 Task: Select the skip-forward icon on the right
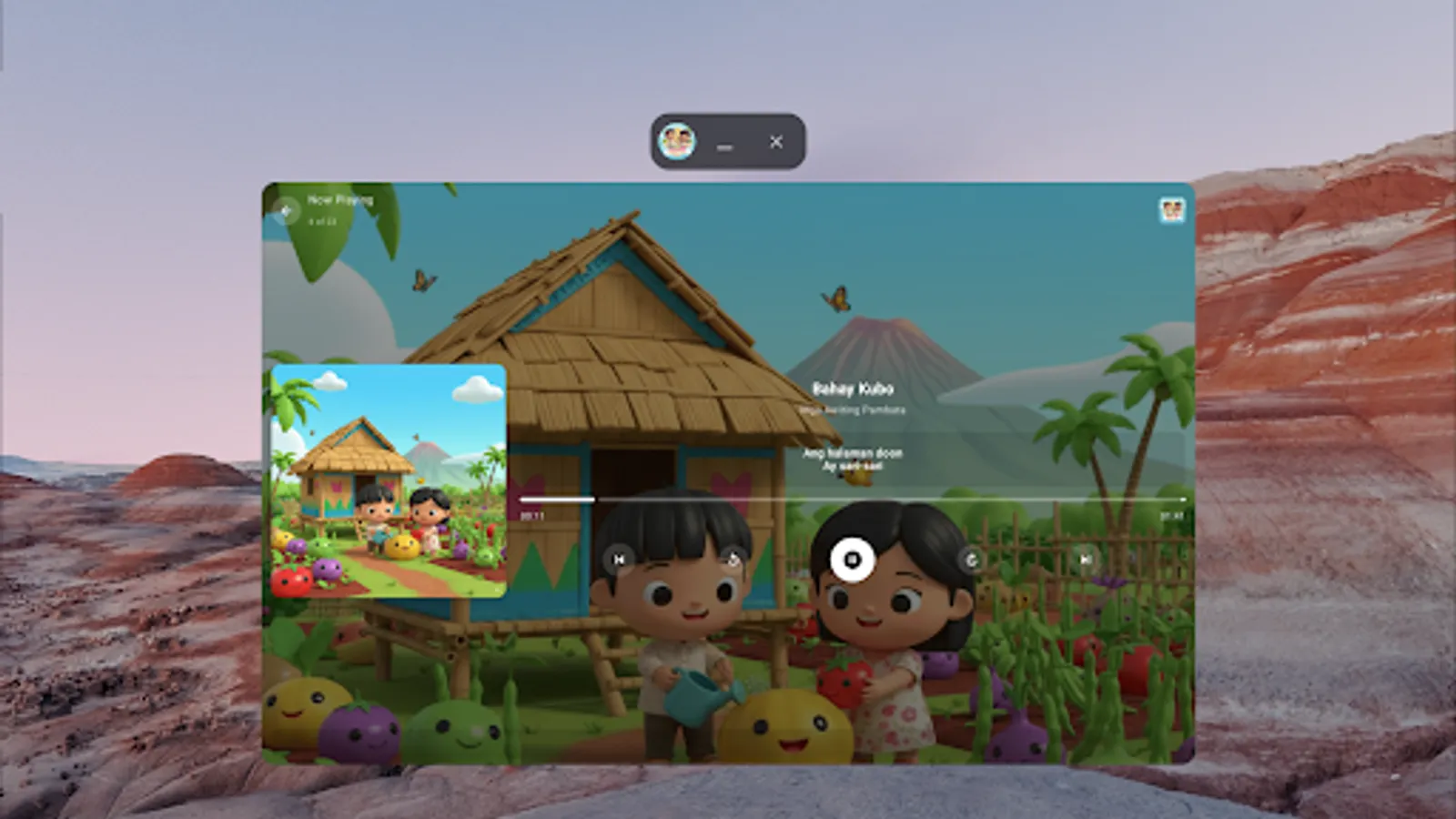[1085, 559]
